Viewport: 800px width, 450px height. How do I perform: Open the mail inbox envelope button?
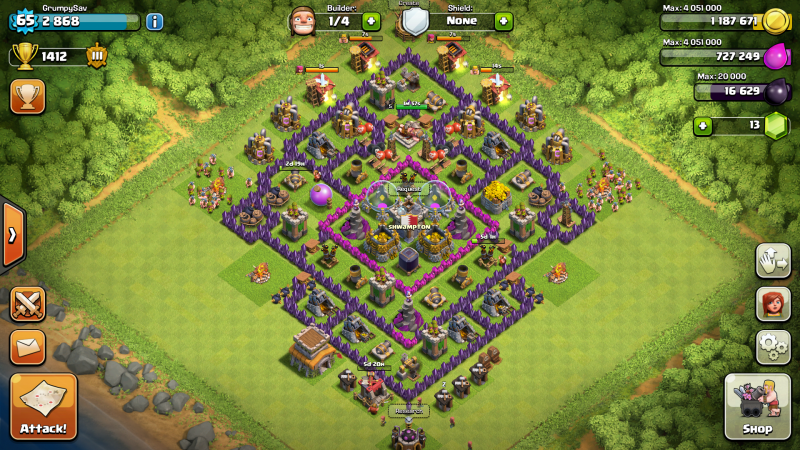(27, 346)
